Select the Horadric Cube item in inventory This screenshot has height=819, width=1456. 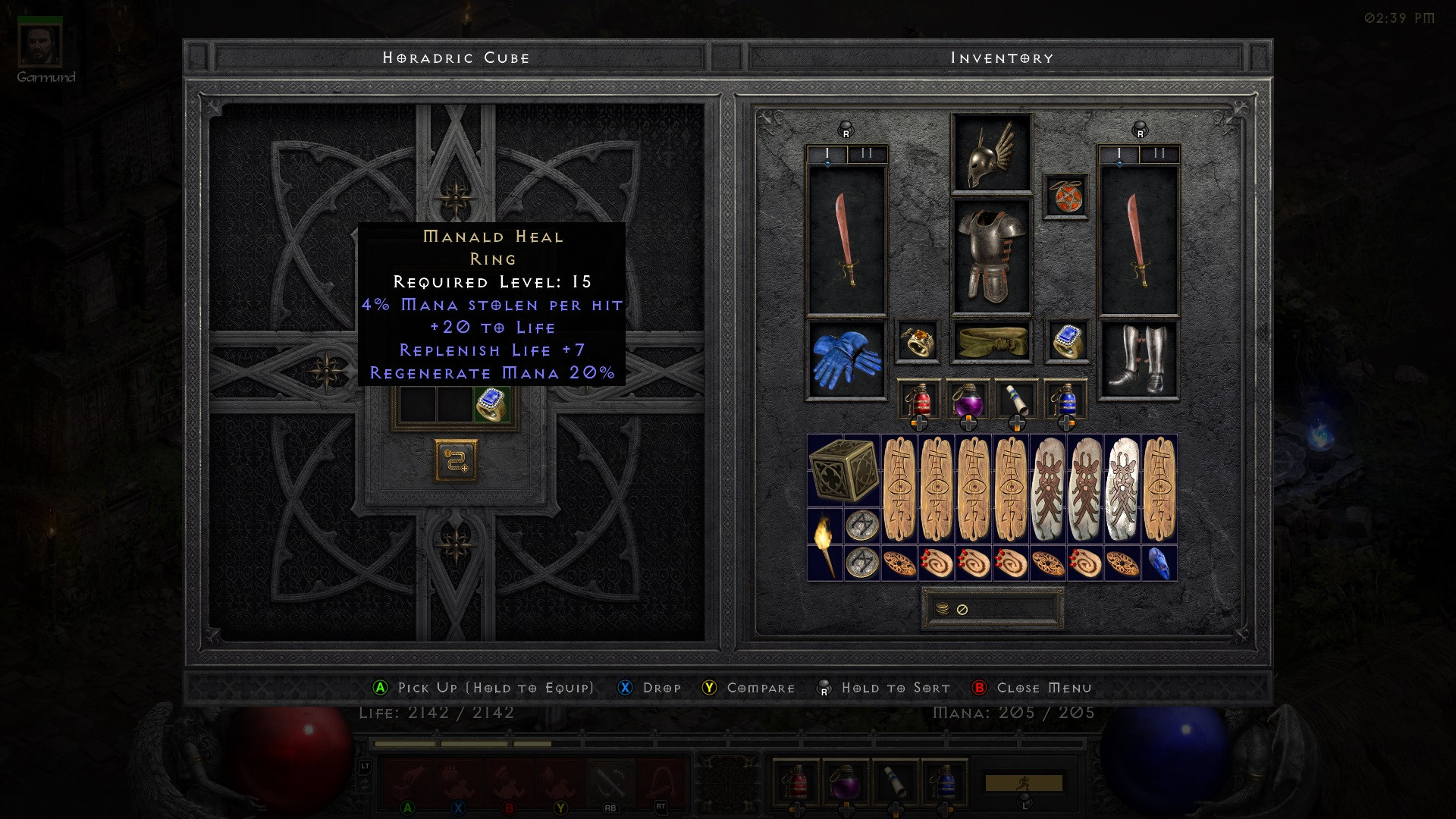843,470
